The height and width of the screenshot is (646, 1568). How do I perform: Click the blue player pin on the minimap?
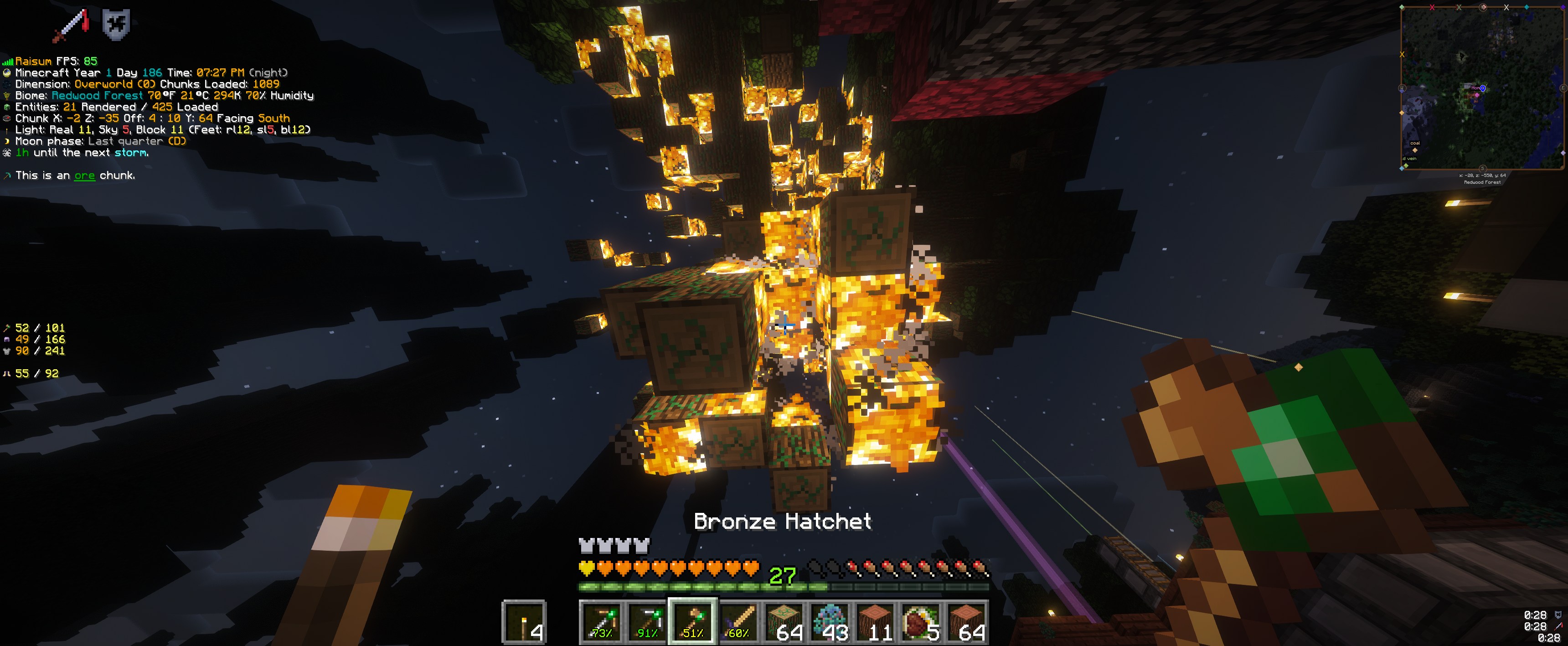1483,88
